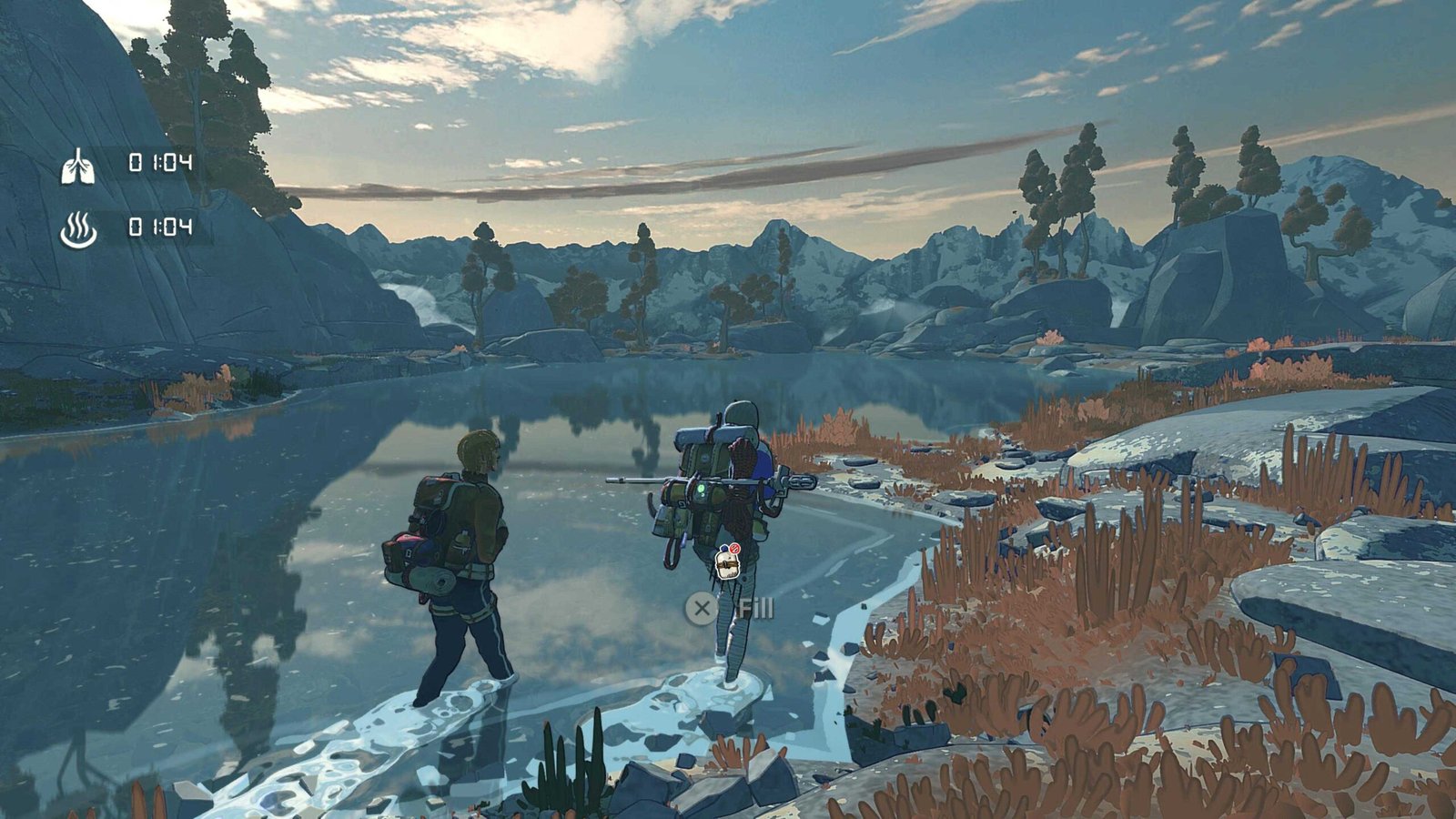Select the water canteen icon

click(726, 565)
